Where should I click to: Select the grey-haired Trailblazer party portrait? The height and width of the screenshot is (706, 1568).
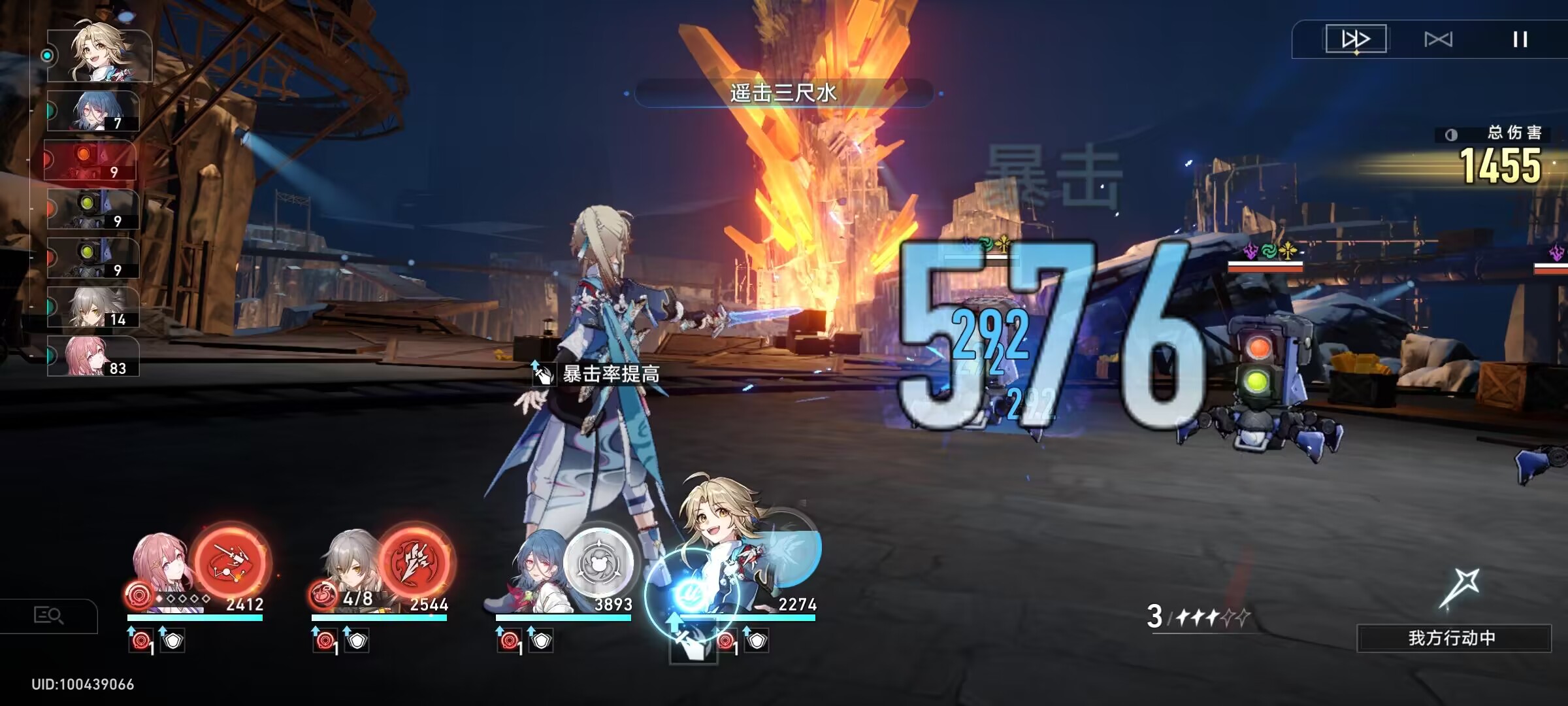coord(346,565)
